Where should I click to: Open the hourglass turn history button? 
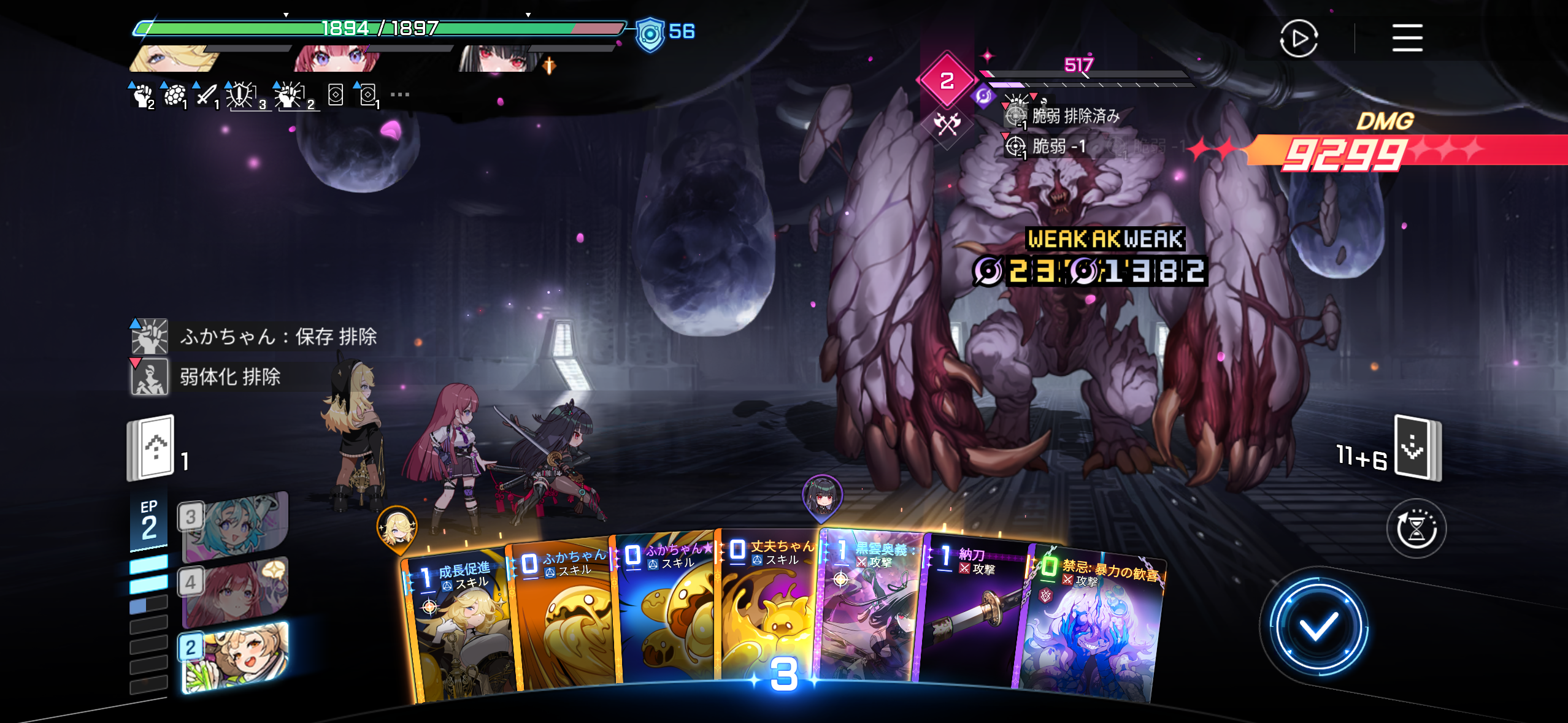1416,529
